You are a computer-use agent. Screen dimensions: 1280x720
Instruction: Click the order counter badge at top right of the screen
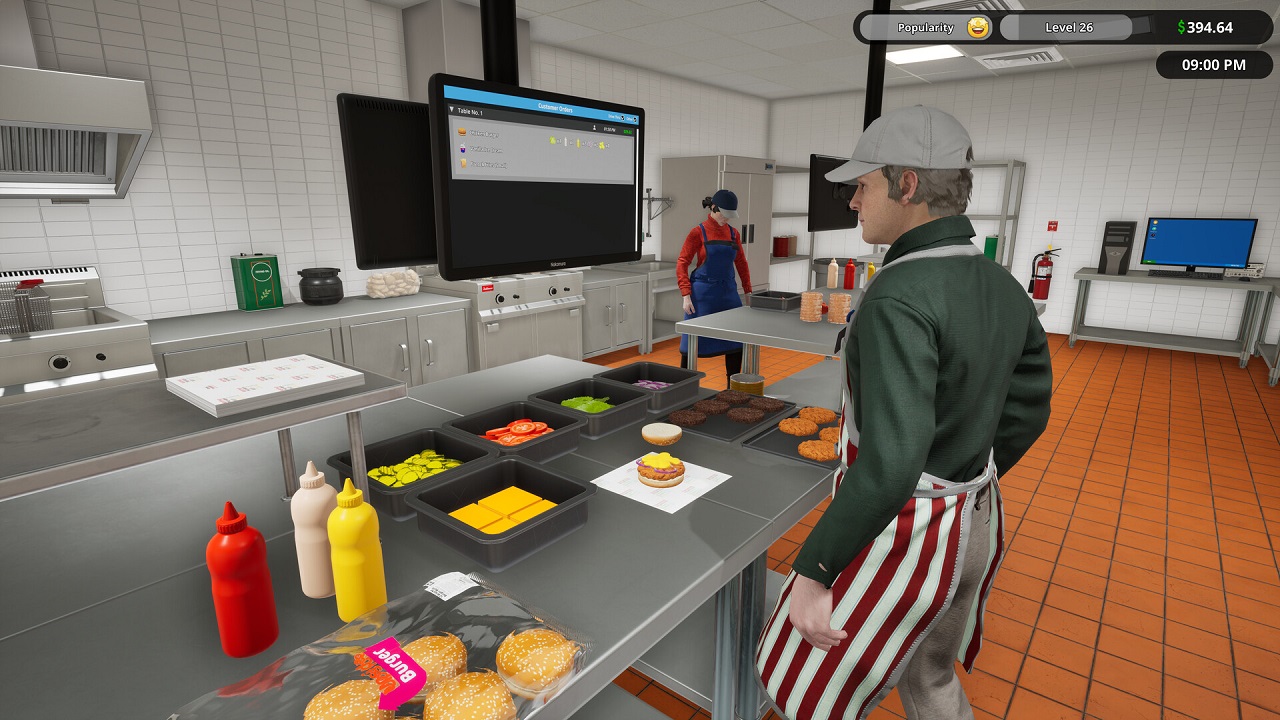pyautogui.click(x=633, y=119)
